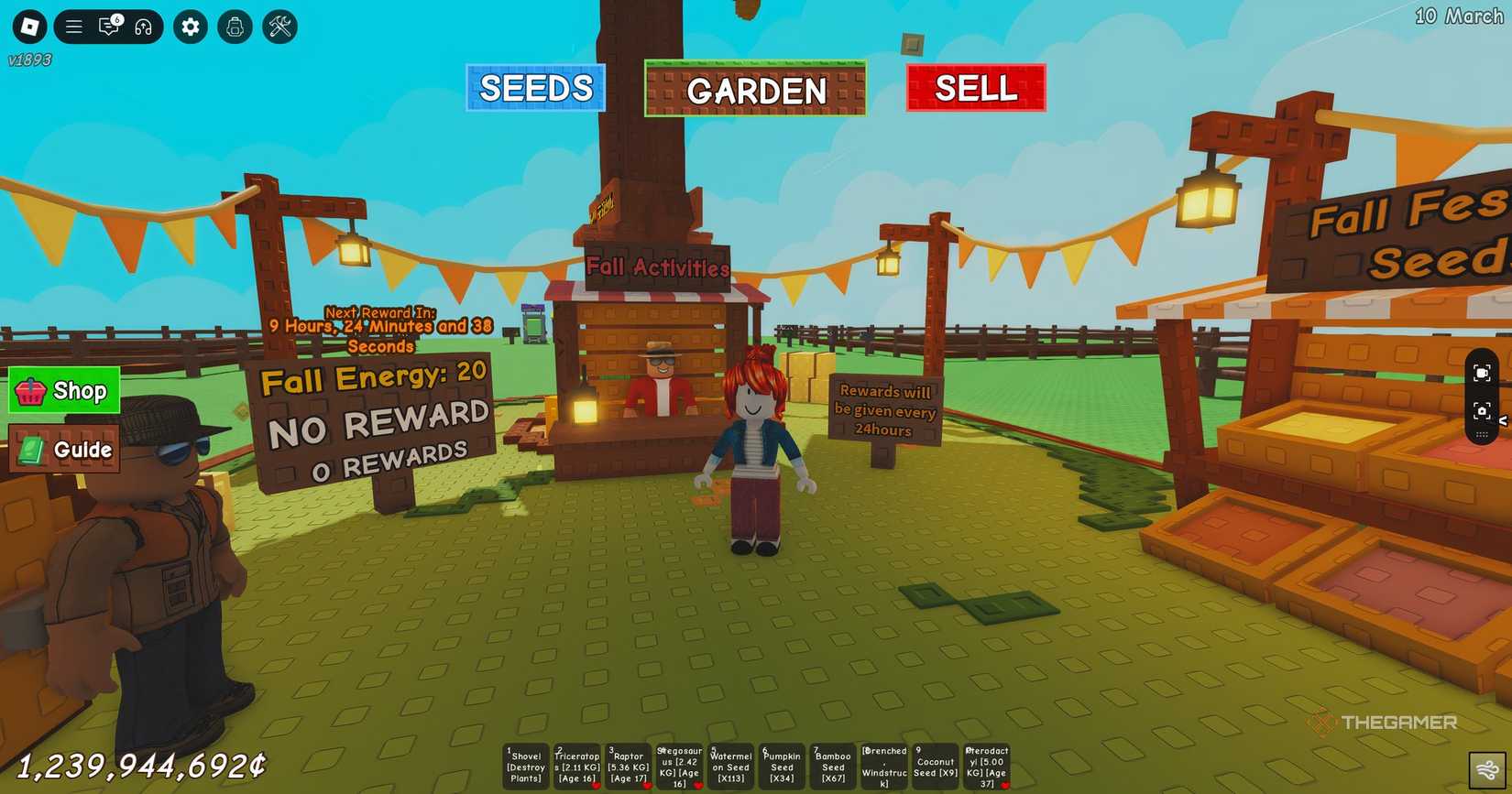This screenshot has width=1512, height=794.
Task: Click the SEEDS sign
Action: tap(535, 88)
